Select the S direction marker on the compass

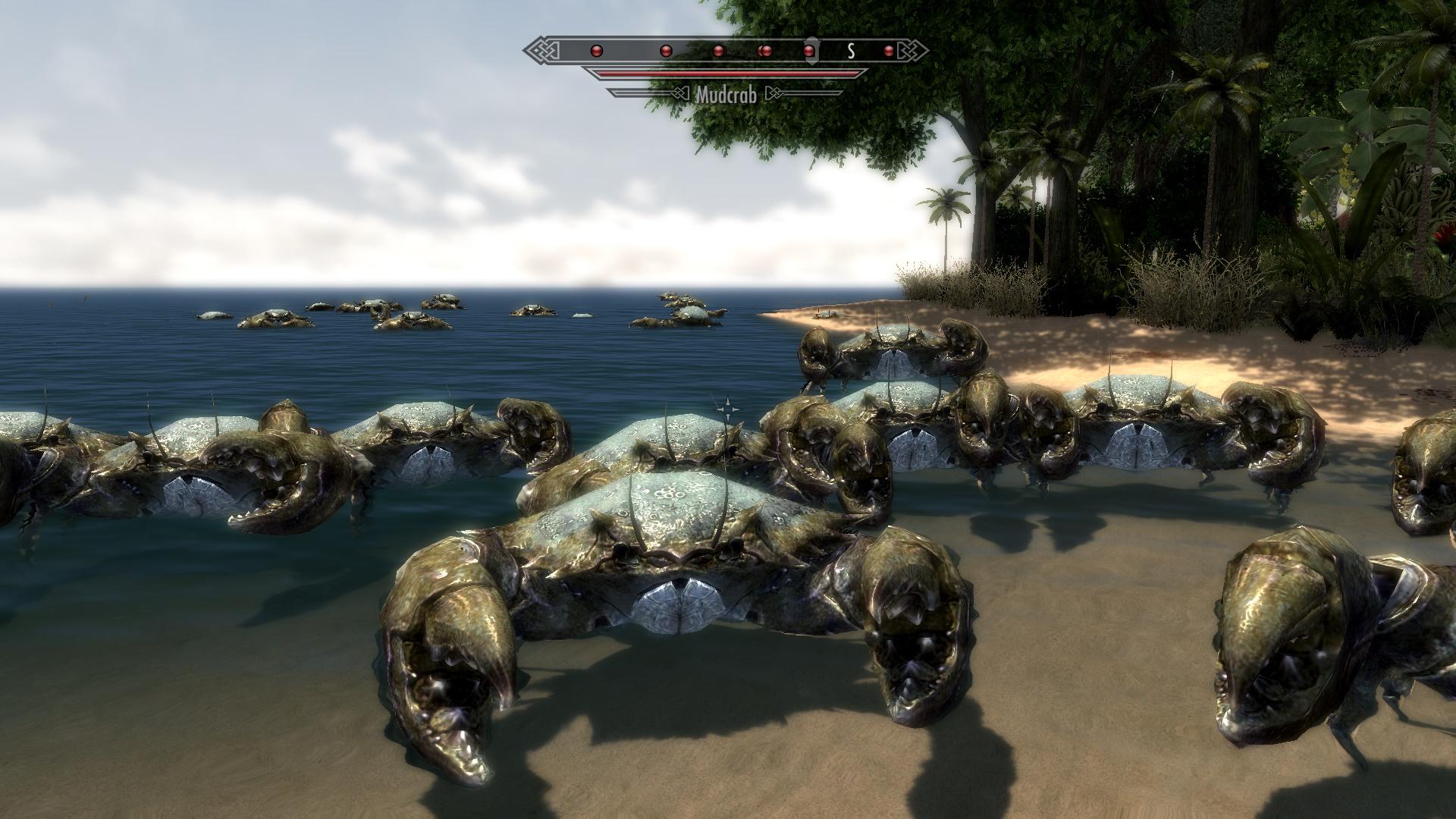click(850, 50)
